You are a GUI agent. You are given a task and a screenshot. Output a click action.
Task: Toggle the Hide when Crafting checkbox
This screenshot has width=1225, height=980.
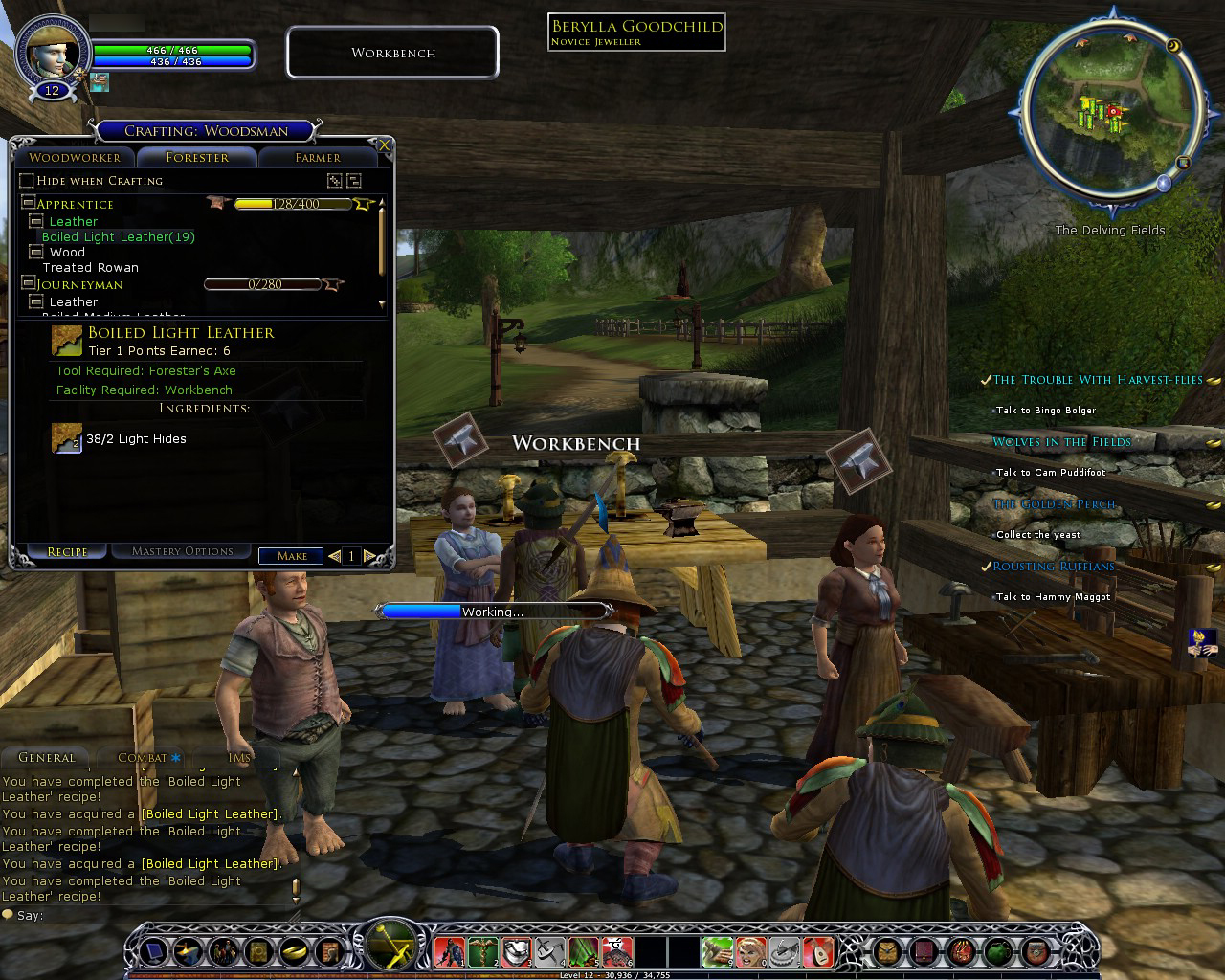(x=27, y=181)
